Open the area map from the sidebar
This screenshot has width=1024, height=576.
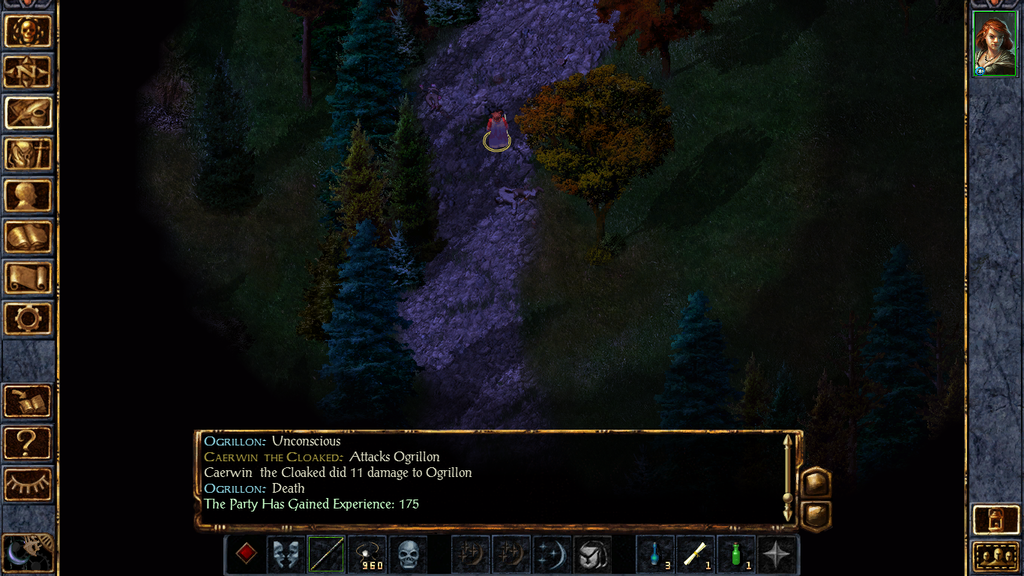pyautogui.click(x=28, y=72)
